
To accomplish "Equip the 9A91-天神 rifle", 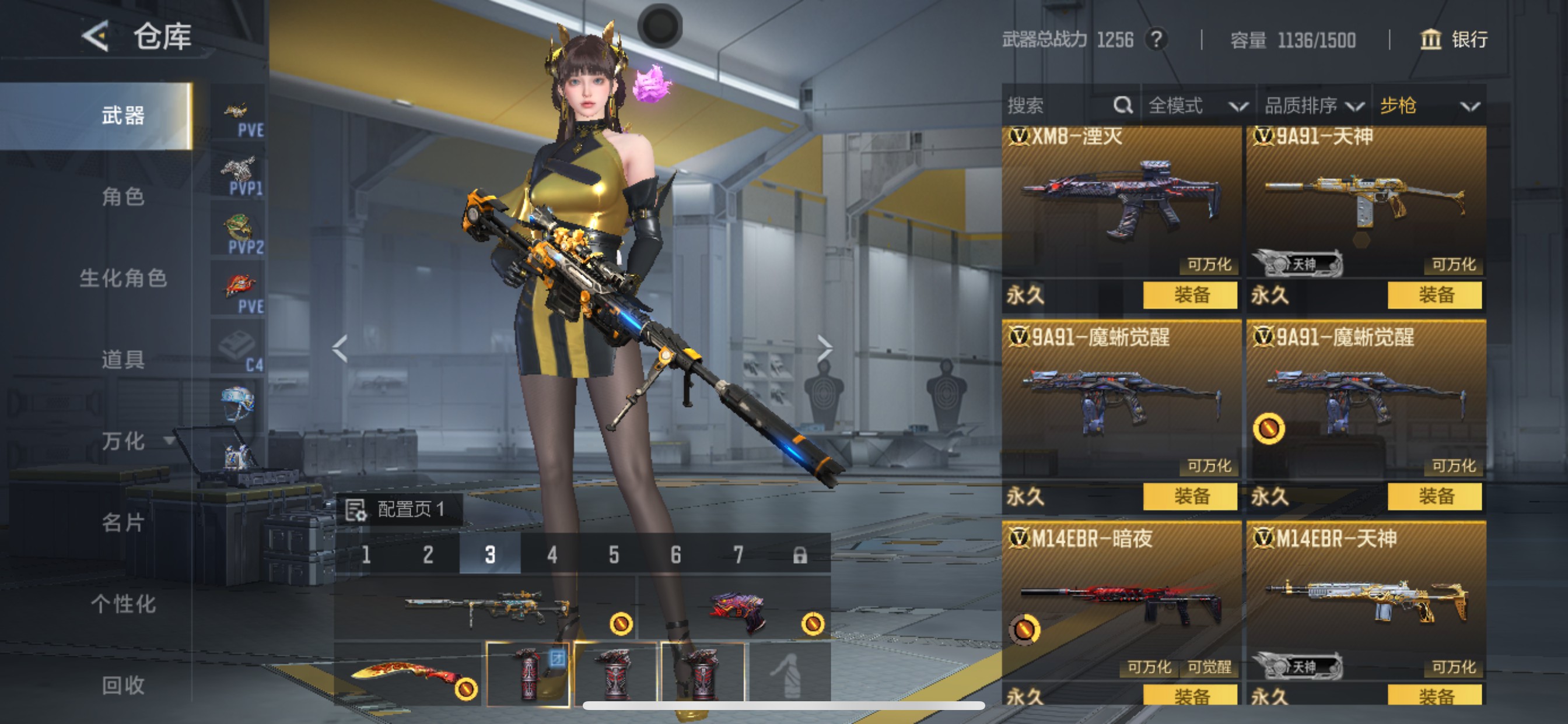I will [1434, 295].
